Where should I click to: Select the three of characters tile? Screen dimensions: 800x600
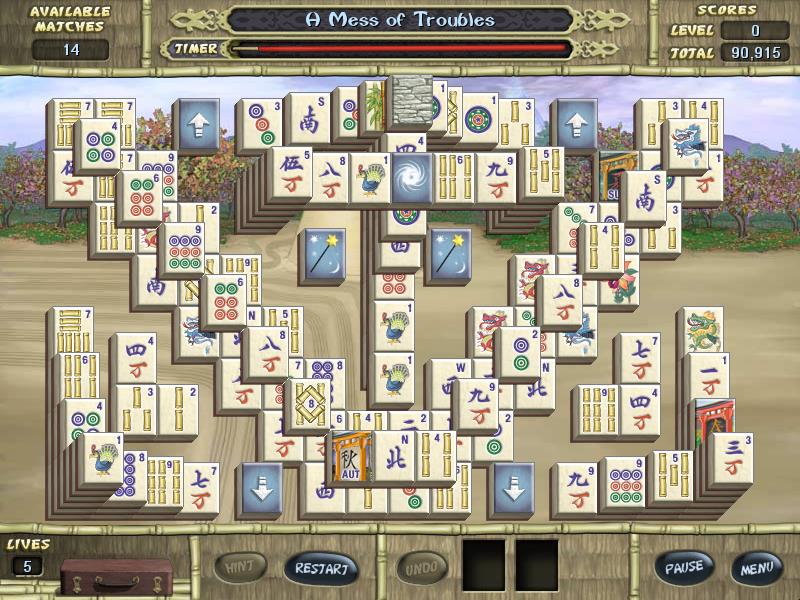[733, 457]
